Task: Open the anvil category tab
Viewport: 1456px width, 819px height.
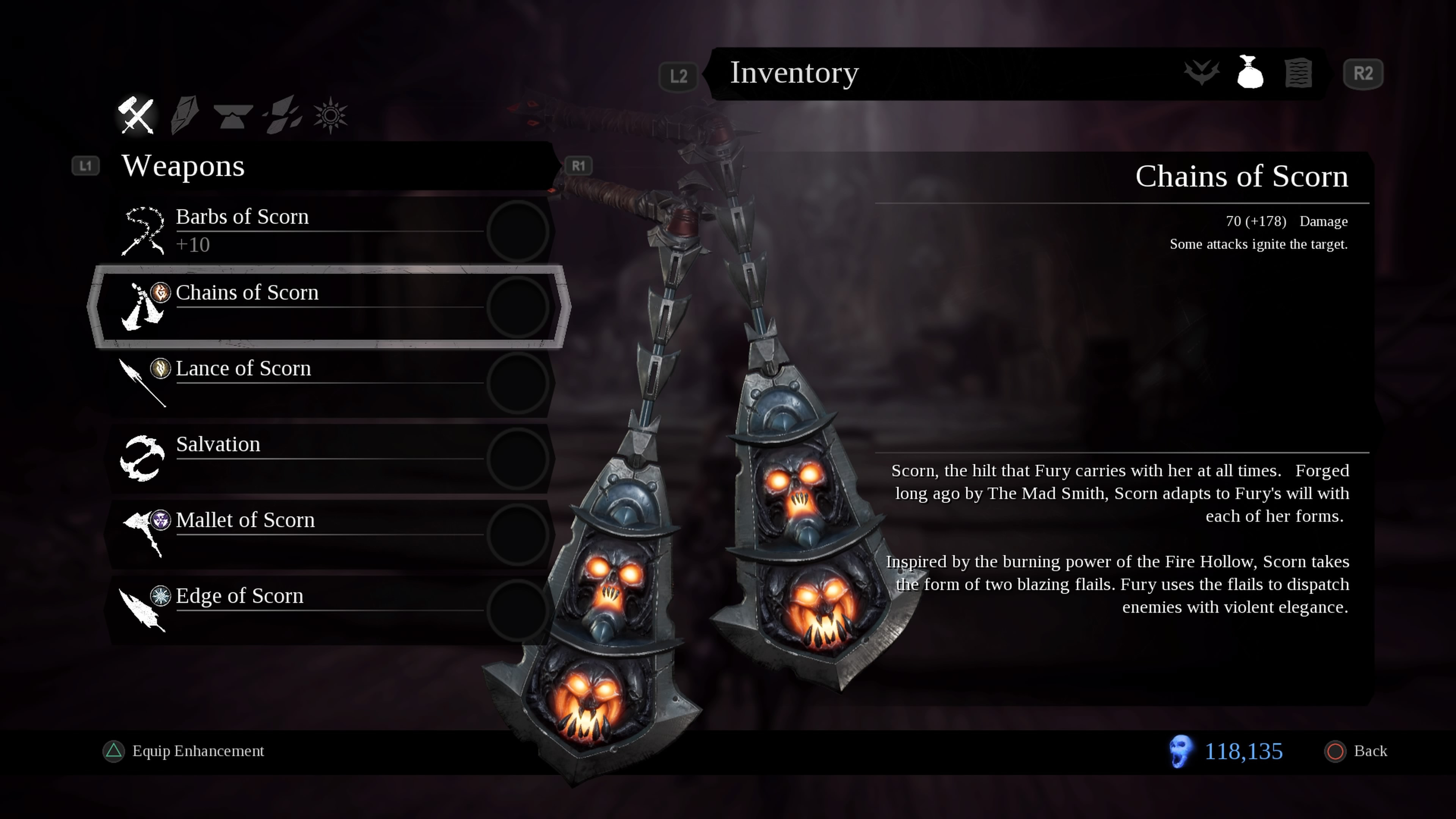Action: tap(233, 115)
